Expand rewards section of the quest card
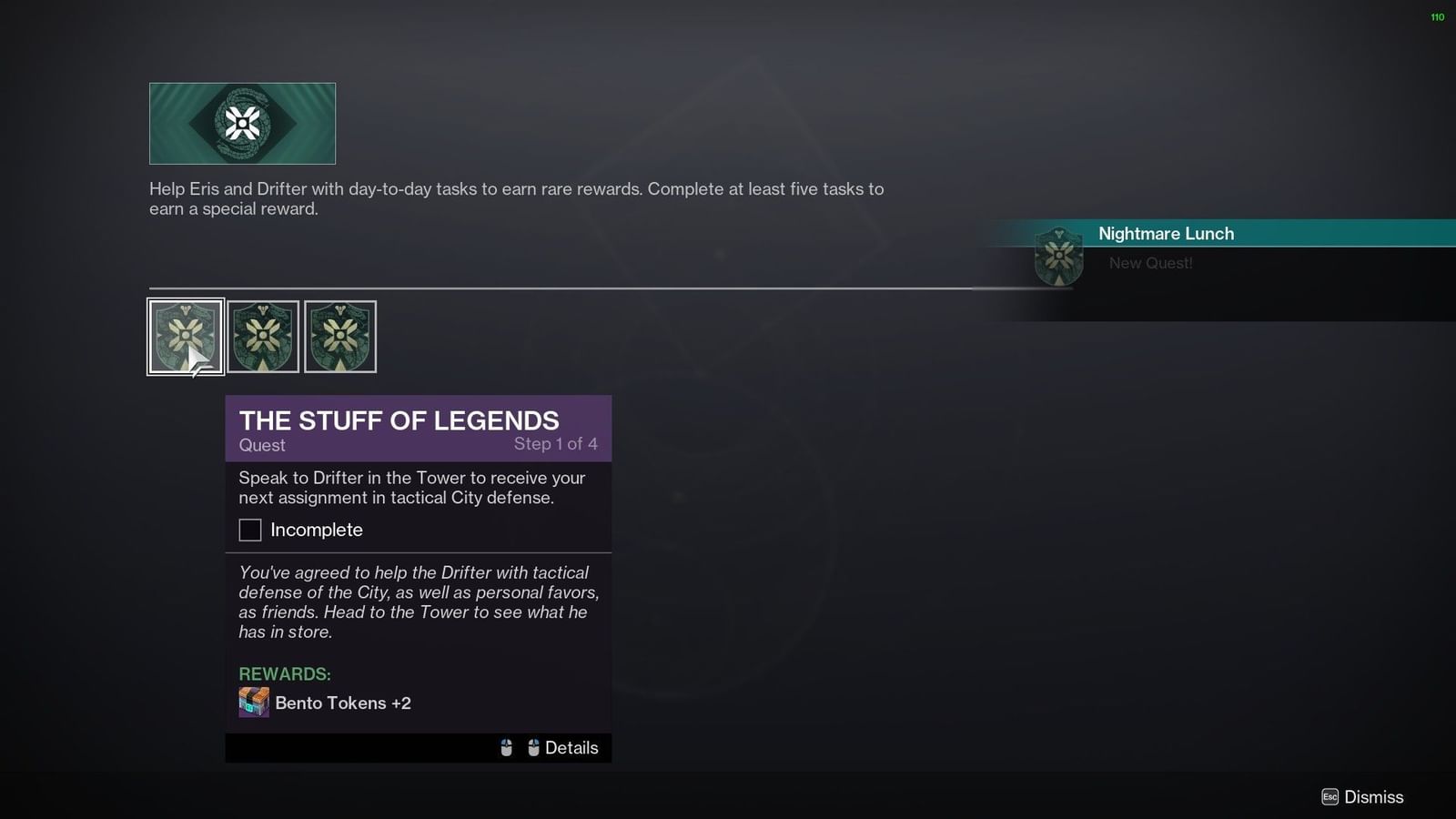 [284, 674]
